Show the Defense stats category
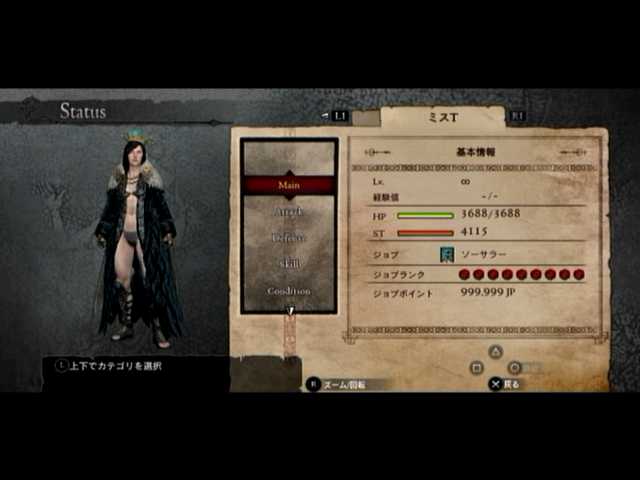Viewport: 640px width, 480px height. pyautogui.click(x=289, y=238)
